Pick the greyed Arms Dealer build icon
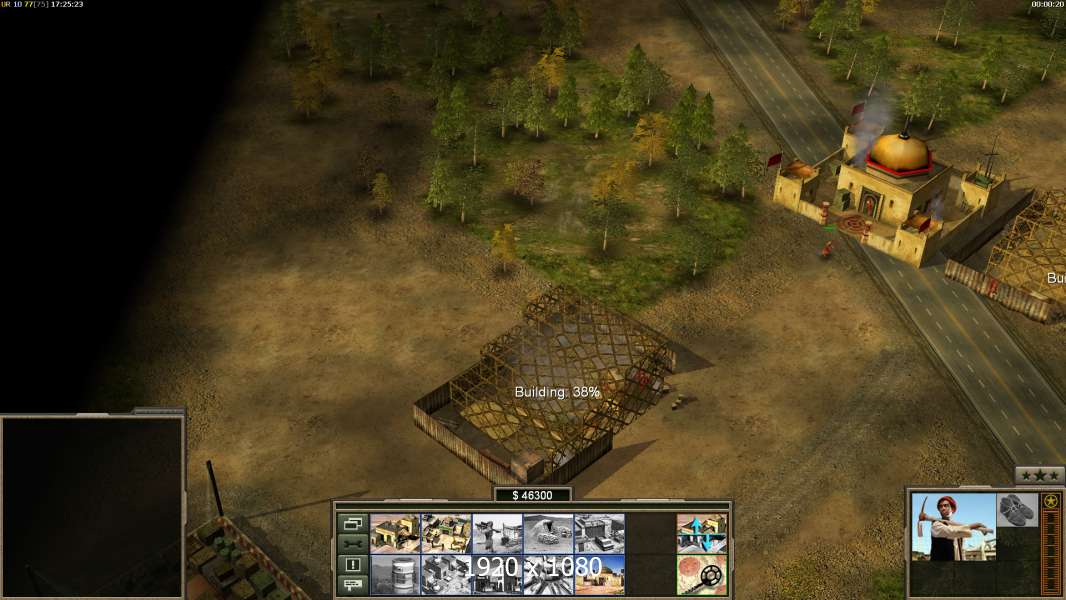This screenshot has width=1066, height=600. tap(599, 534)
